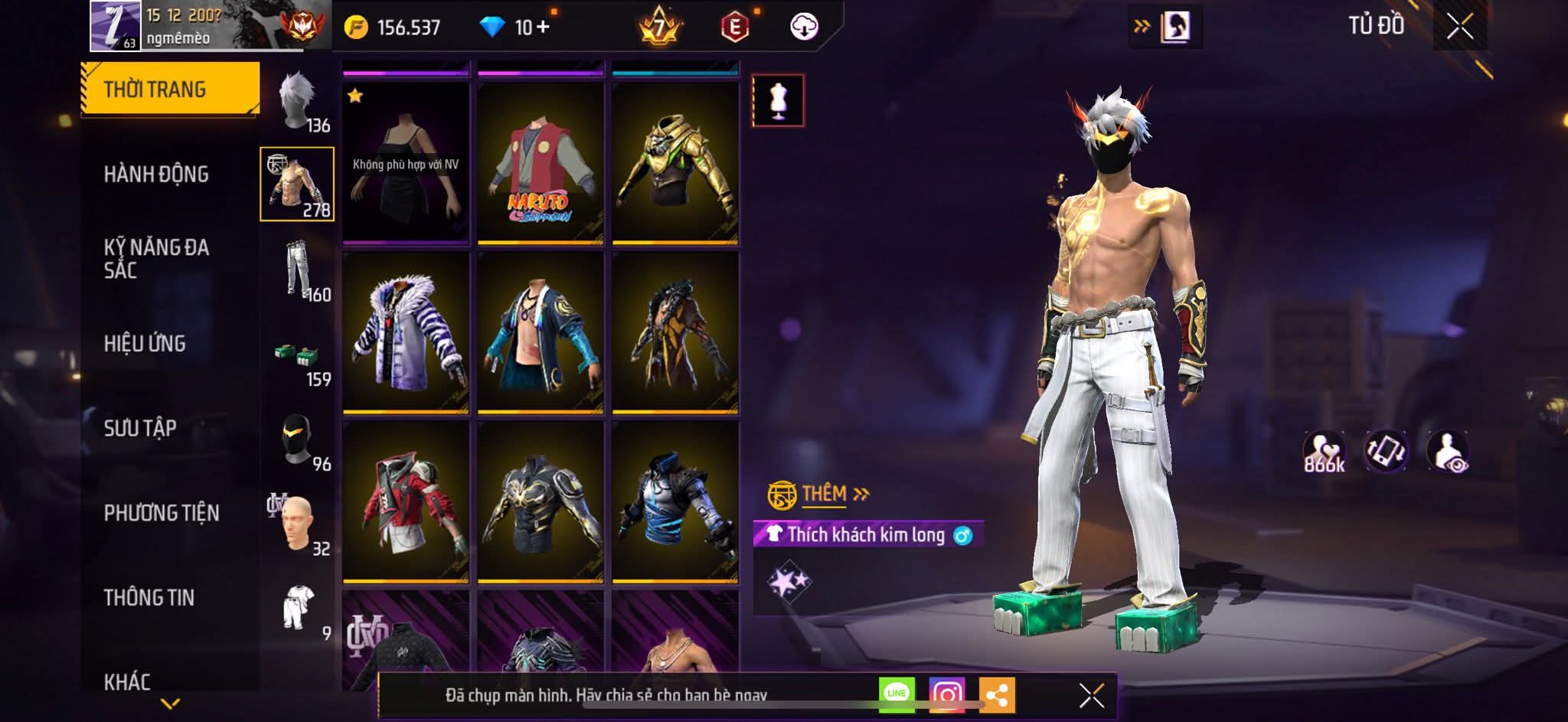Image resolution: width=1568 pixels, height=722 pixels.
Task: Equip the Naruto Shippuden red vest top
Action: 541,164
